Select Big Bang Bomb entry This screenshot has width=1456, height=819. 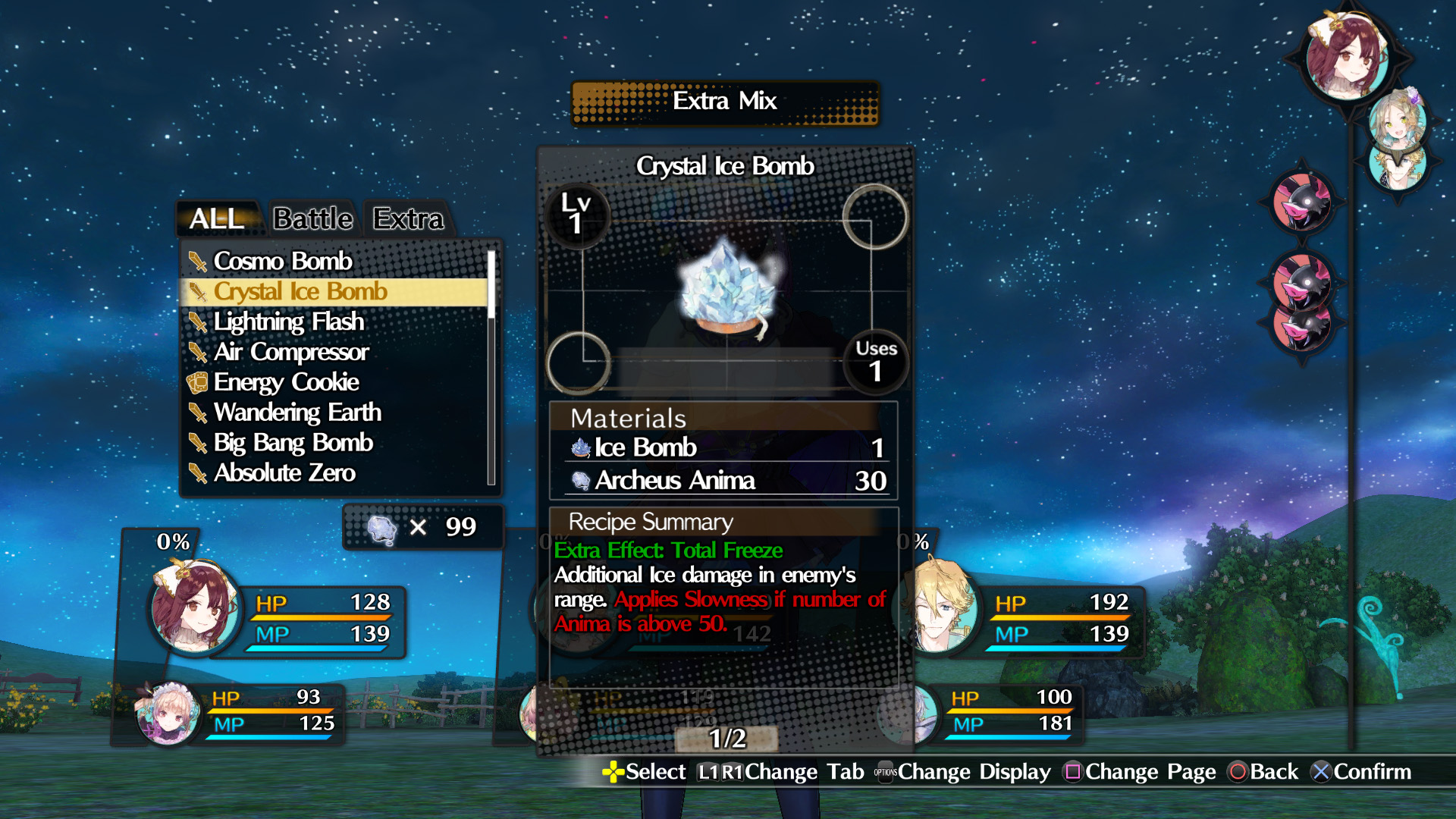293,443
